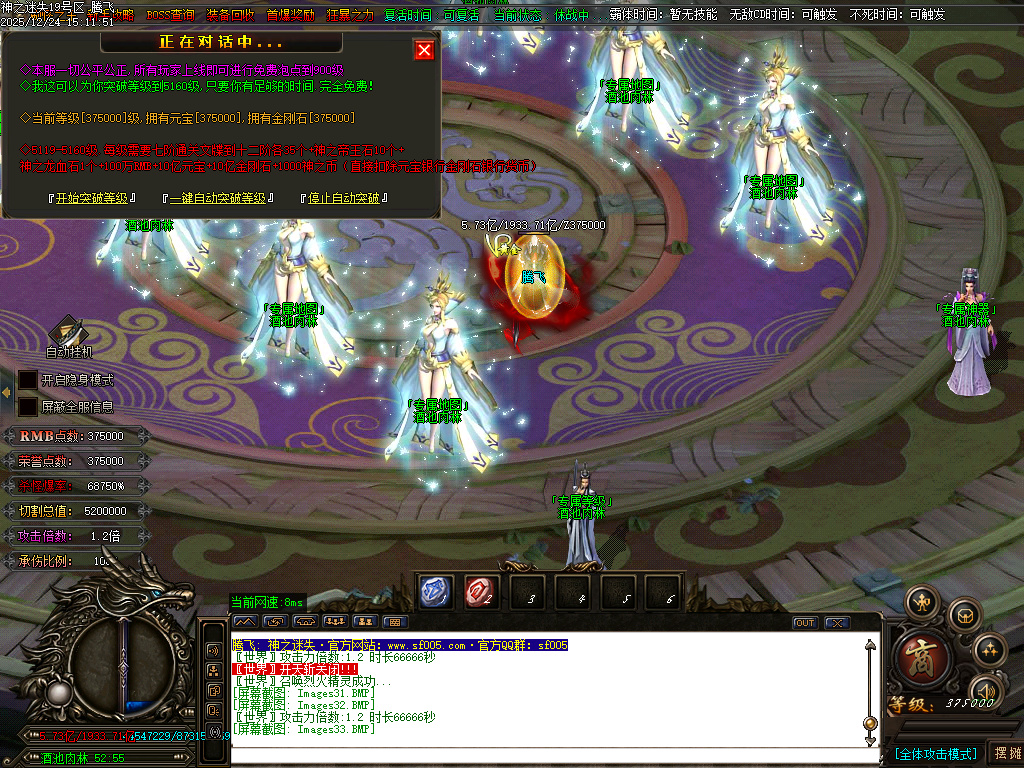
Task: Close the dialogue window with red X
Action: pyautogui.click(x=424, y=50)
